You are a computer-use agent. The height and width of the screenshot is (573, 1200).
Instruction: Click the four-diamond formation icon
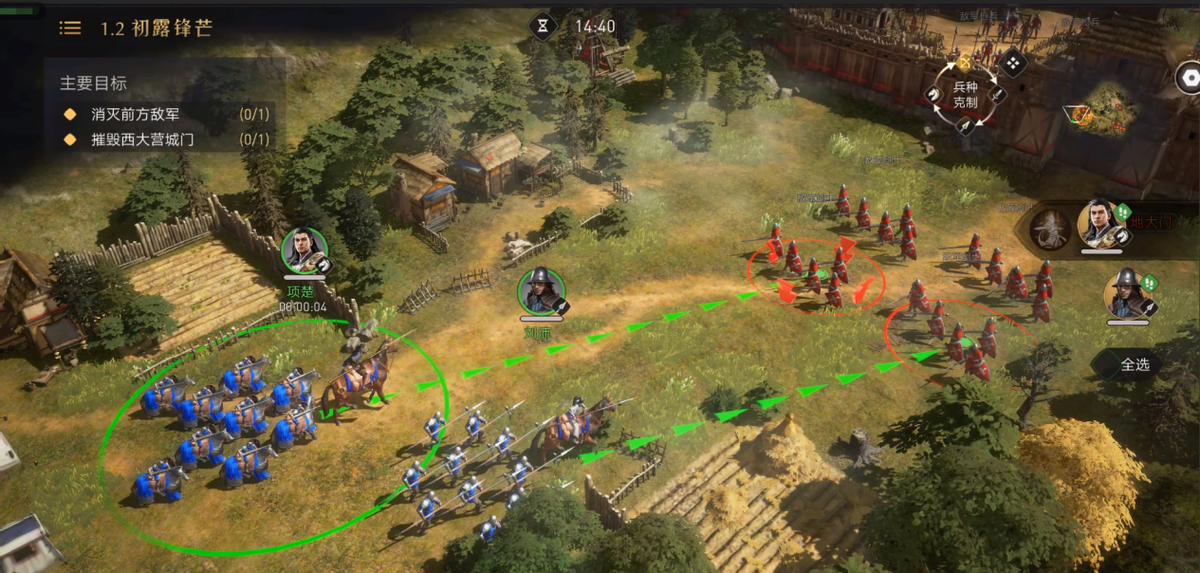point(1013,64)
